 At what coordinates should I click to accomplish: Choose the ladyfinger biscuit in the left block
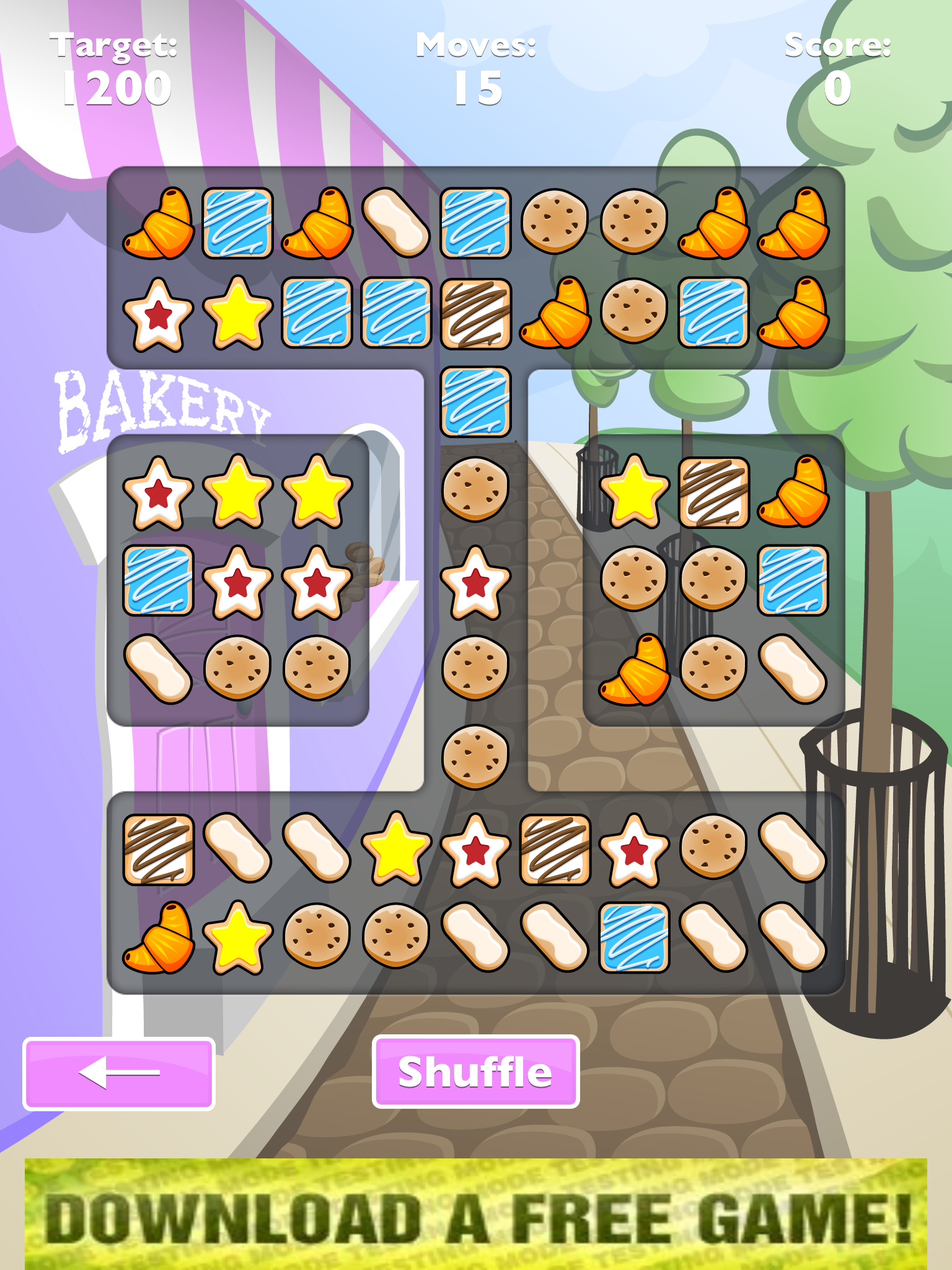[158, 670]
